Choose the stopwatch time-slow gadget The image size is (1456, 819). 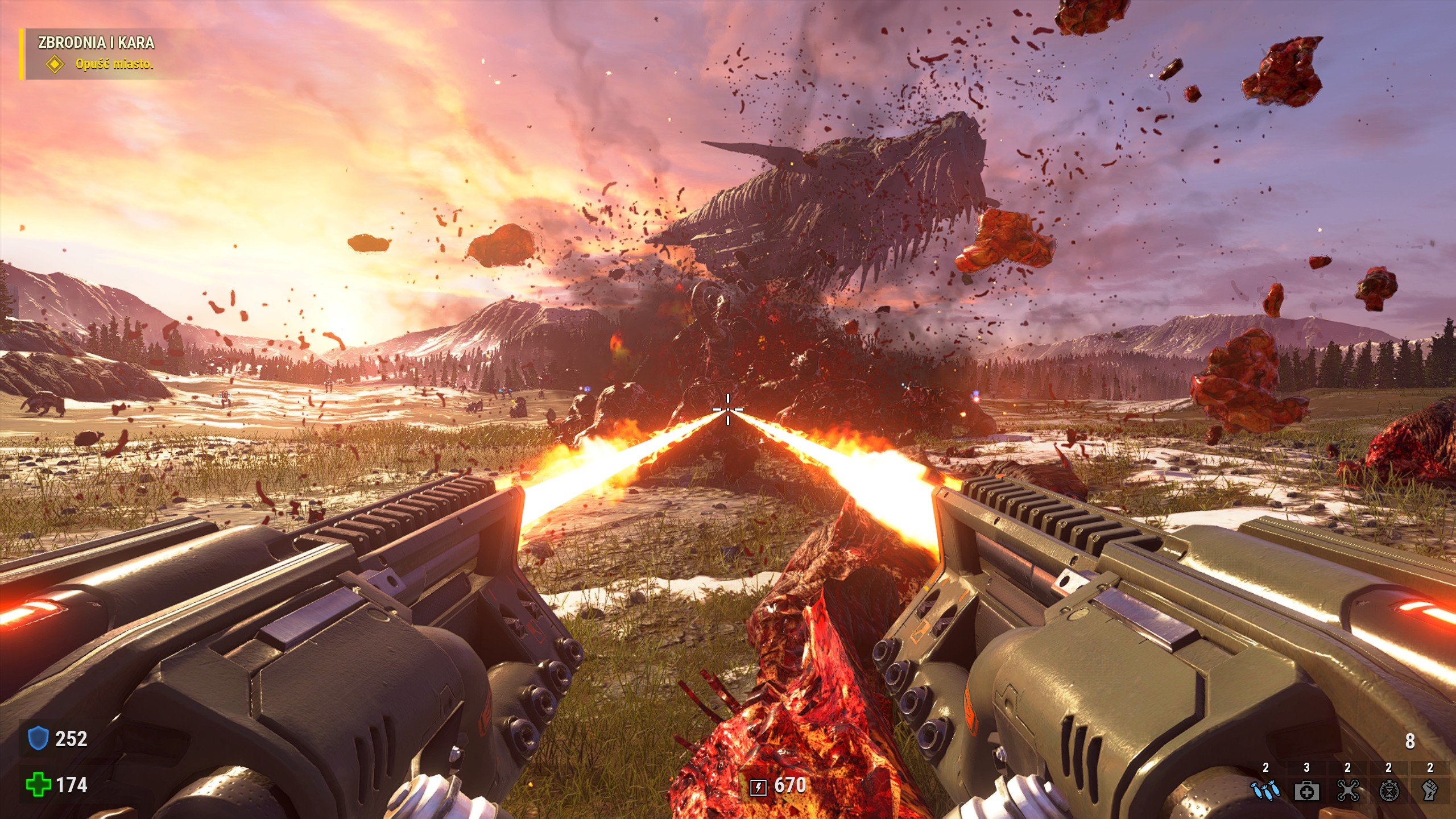pos(1389,791)
